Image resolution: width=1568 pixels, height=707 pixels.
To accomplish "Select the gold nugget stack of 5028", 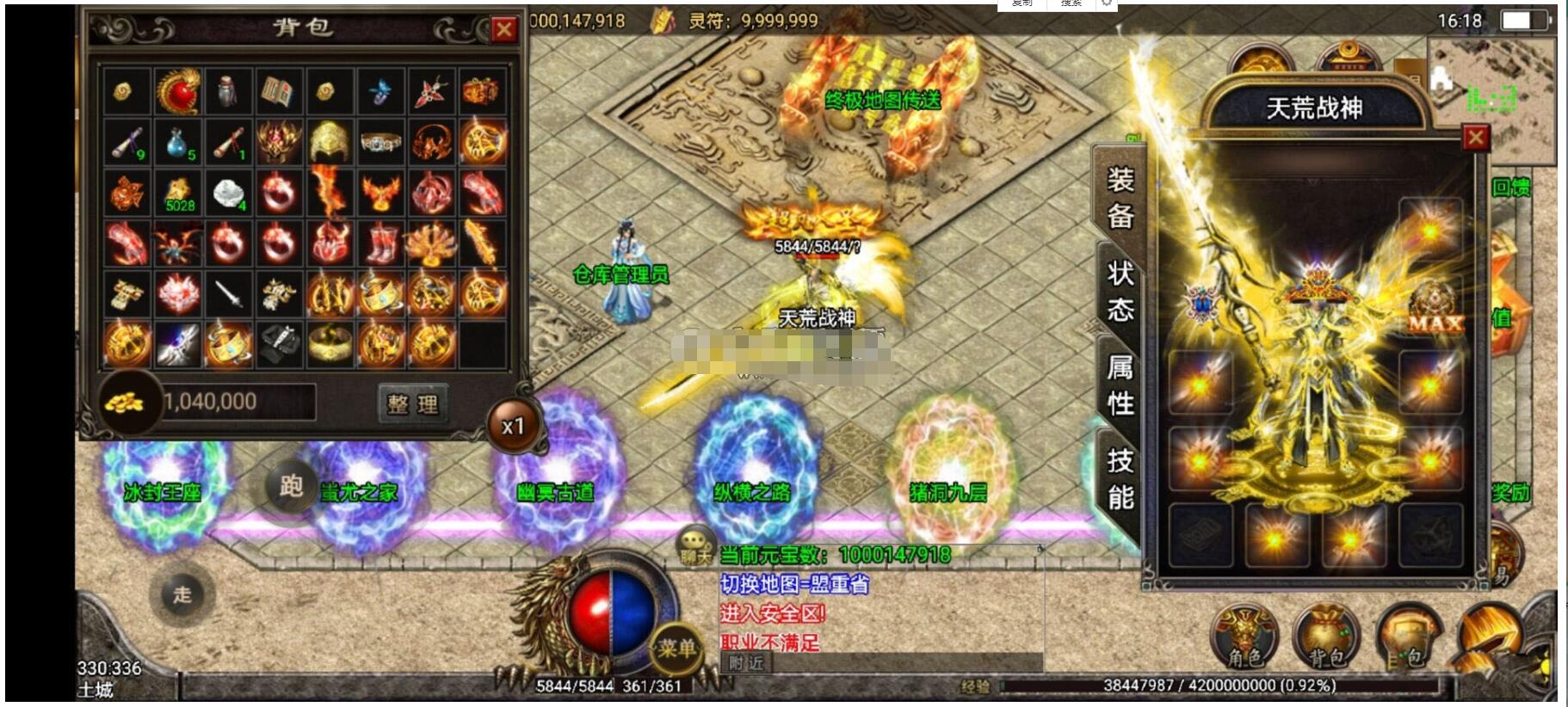I will coord(178,194).
